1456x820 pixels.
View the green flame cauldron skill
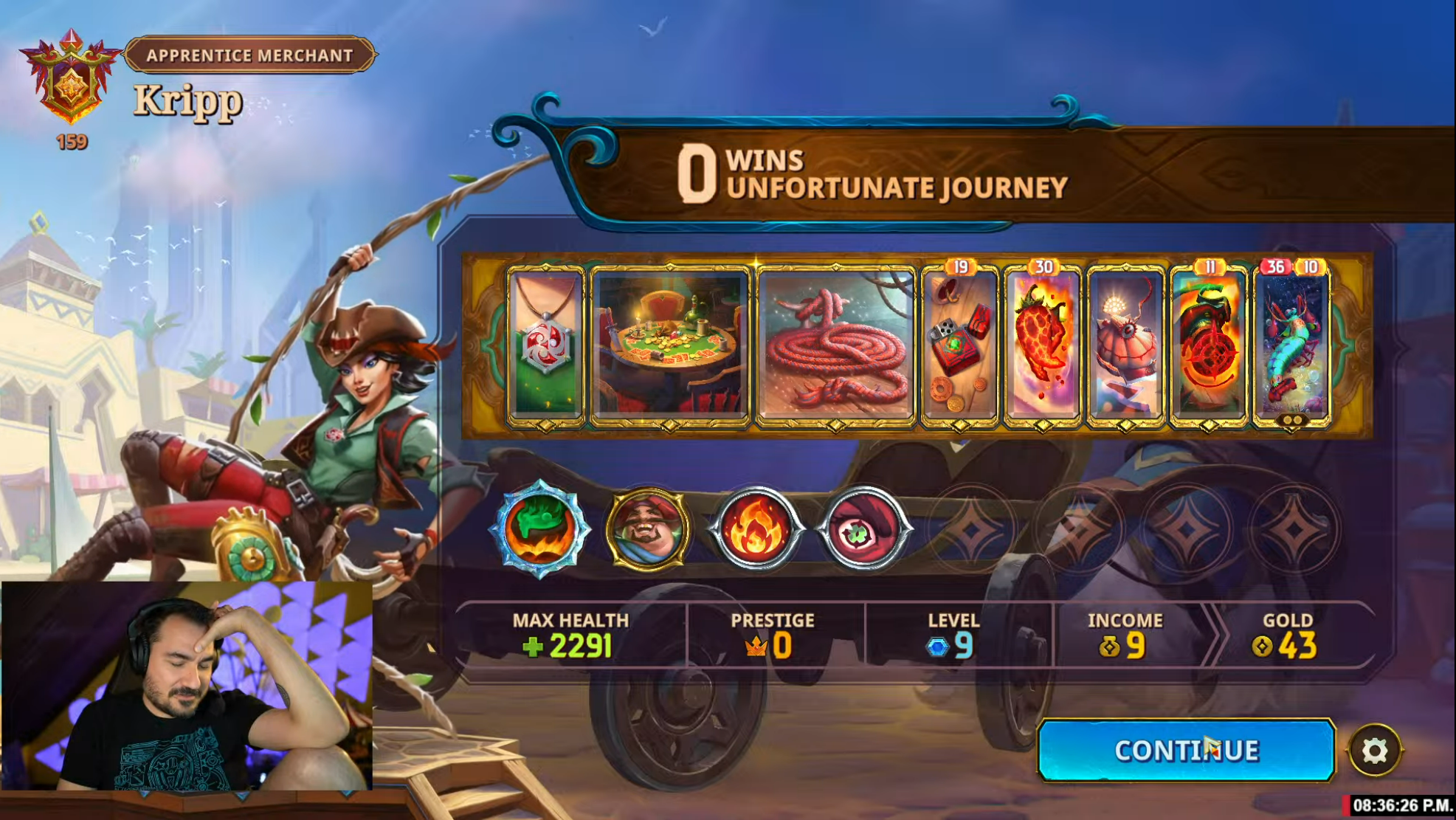click(542, 528)
